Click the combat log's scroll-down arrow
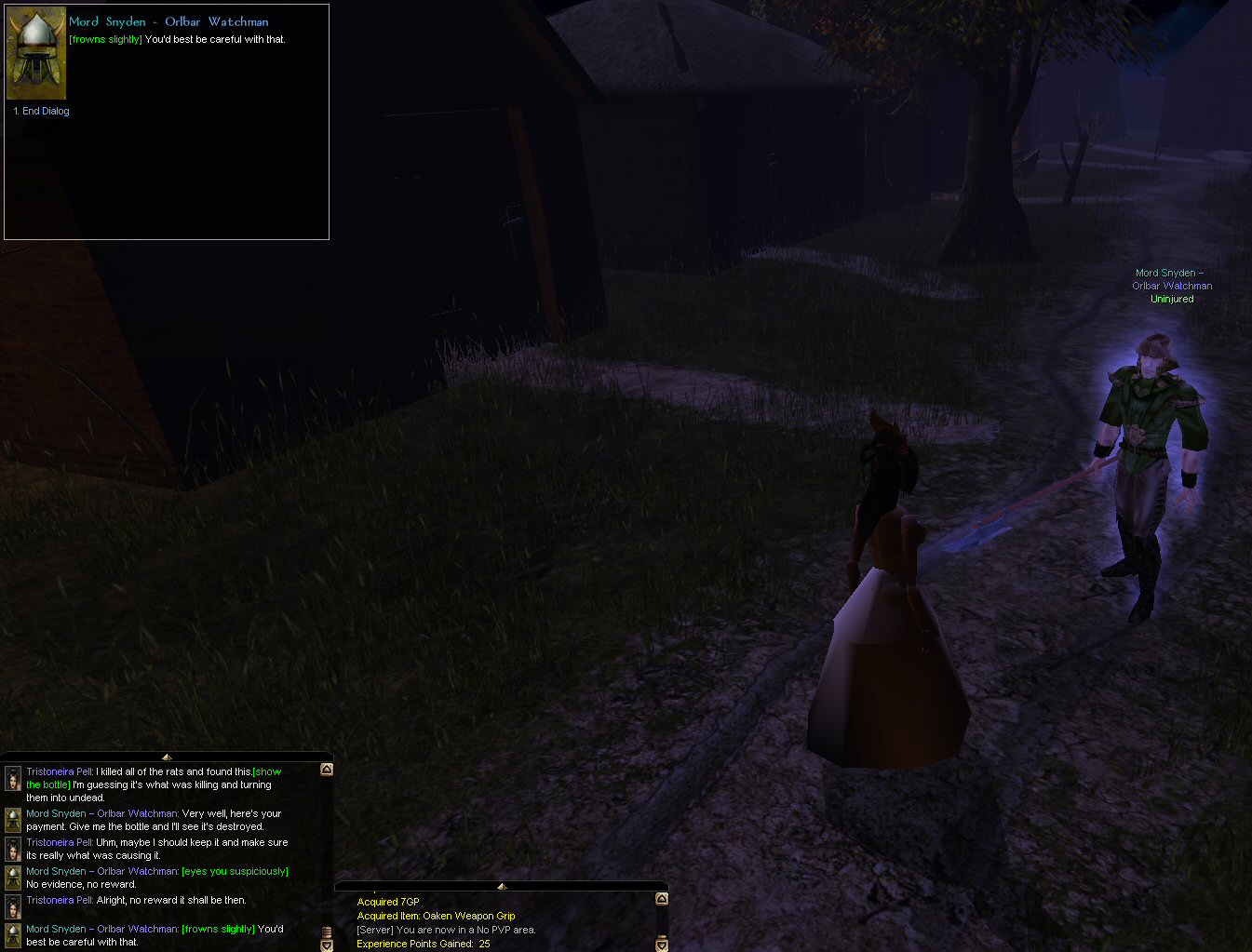 click(x=662, y=945)
